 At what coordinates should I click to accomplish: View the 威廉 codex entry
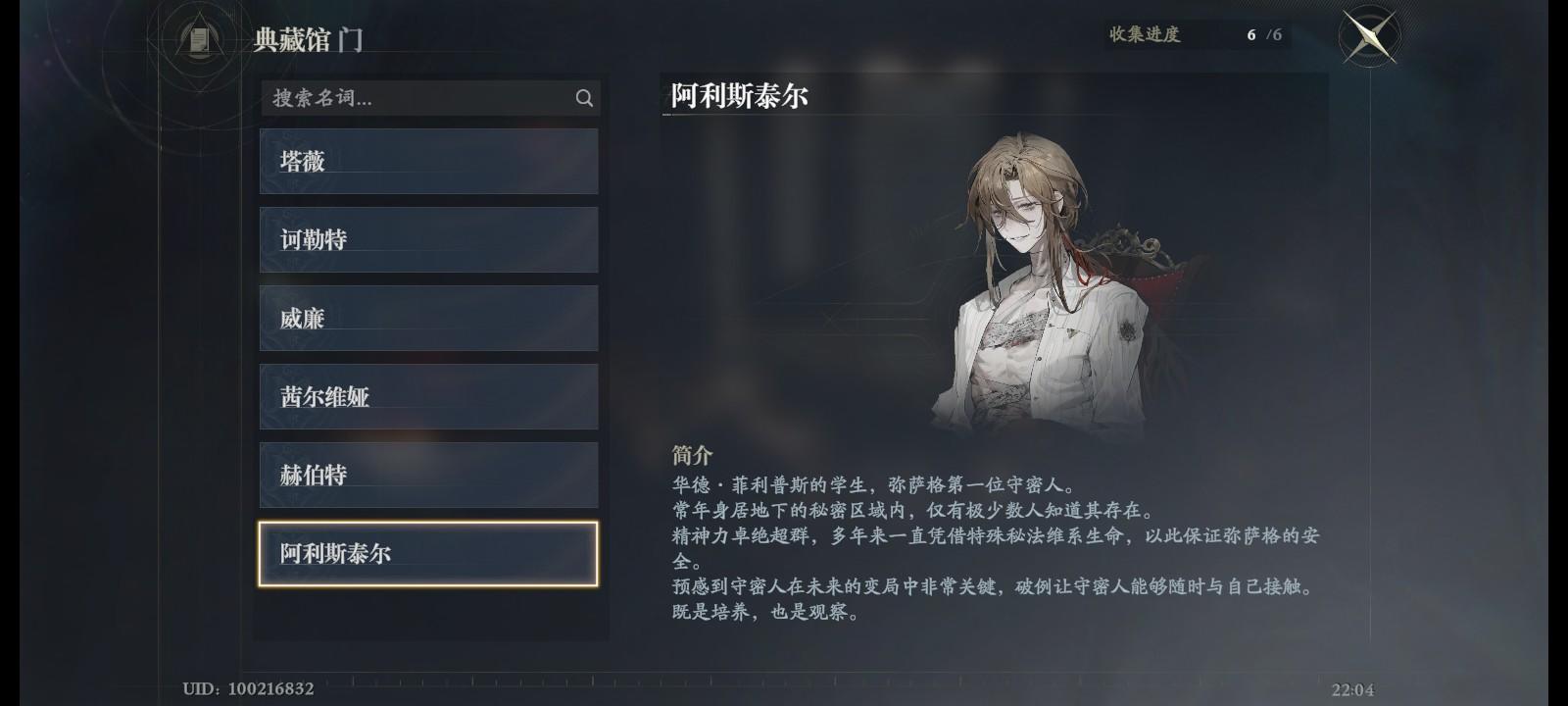428,318
